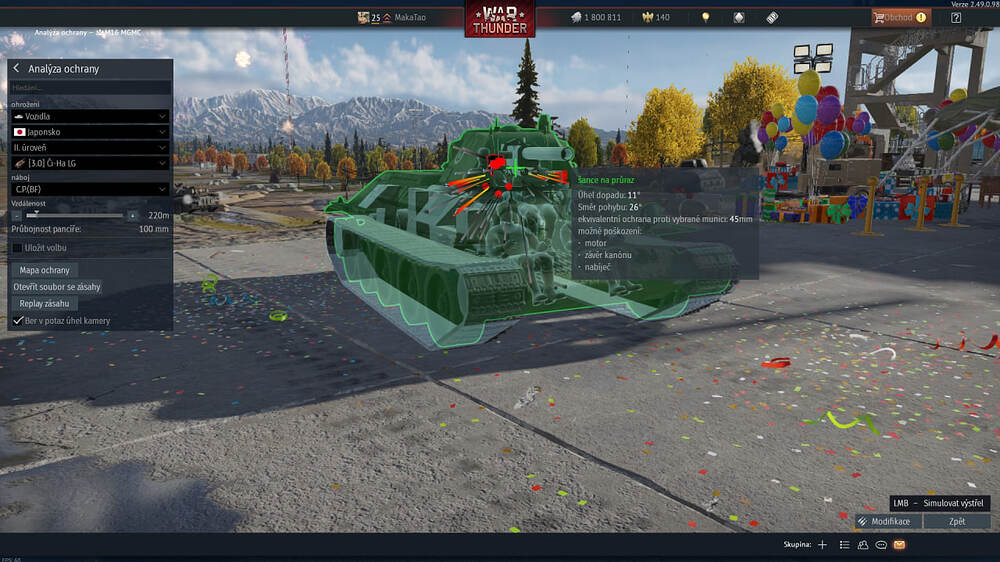This screenshot has height=562, width=1000.
Task: Click the Vzdálenost distance slider track
Action: pyautogui.click(x=75, y=215)
